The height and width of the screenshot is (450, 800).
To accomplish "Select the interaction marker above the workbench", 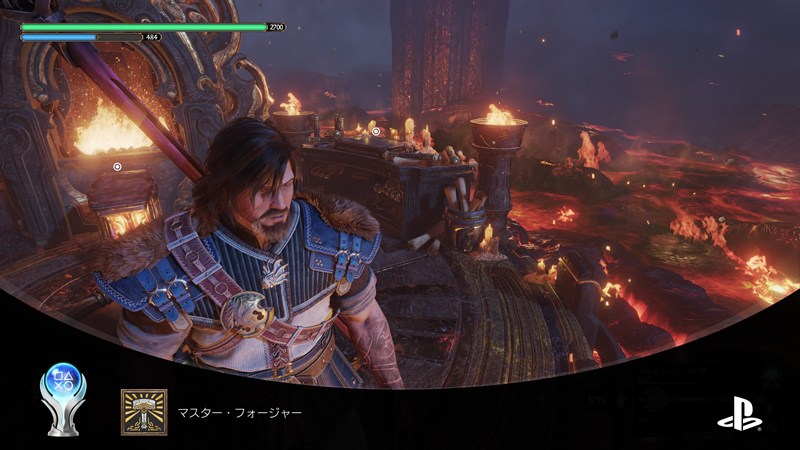I will (375, 131).
